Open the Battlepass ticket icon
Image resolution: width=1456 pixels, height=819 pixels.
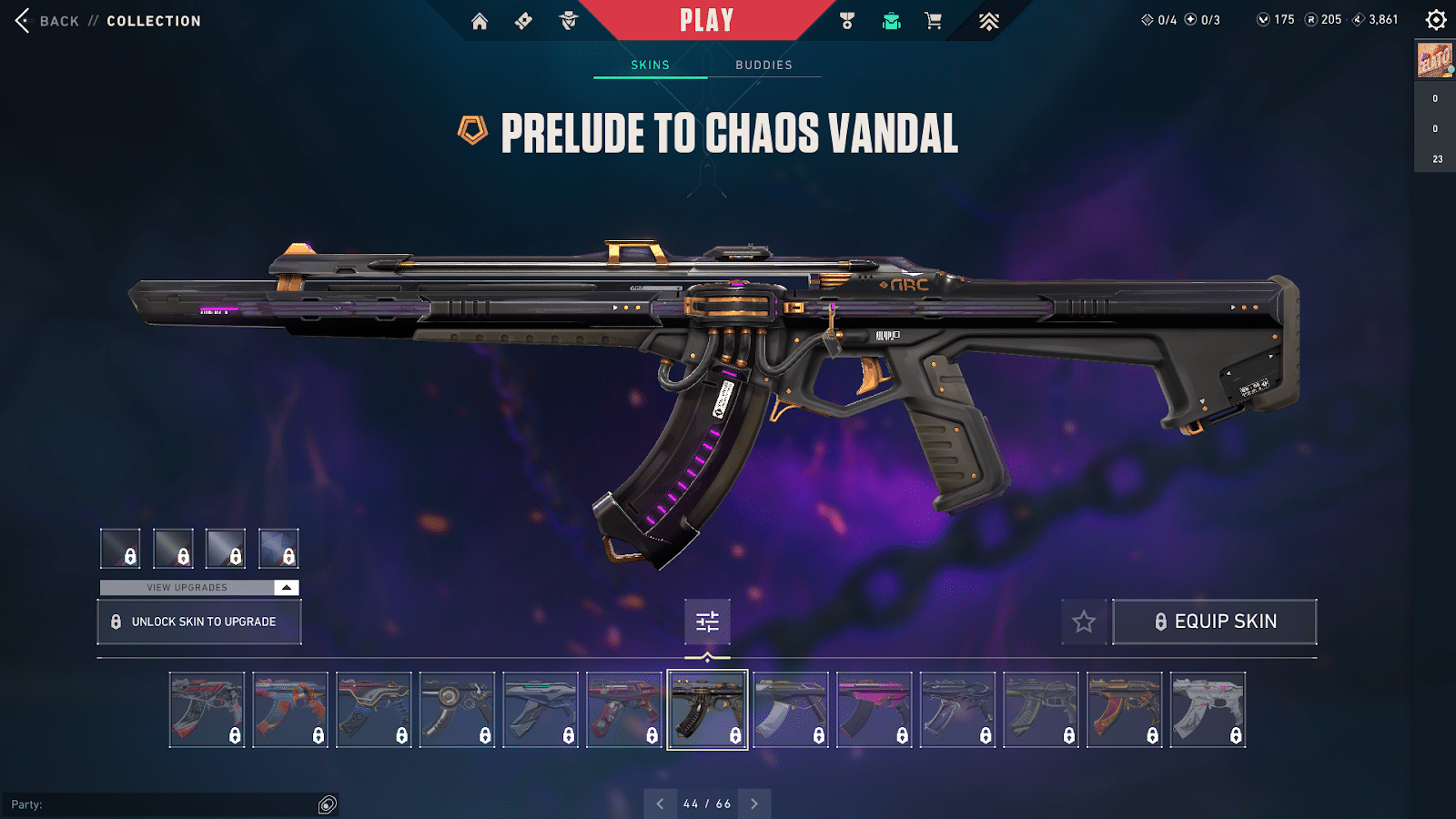(523, 20)
